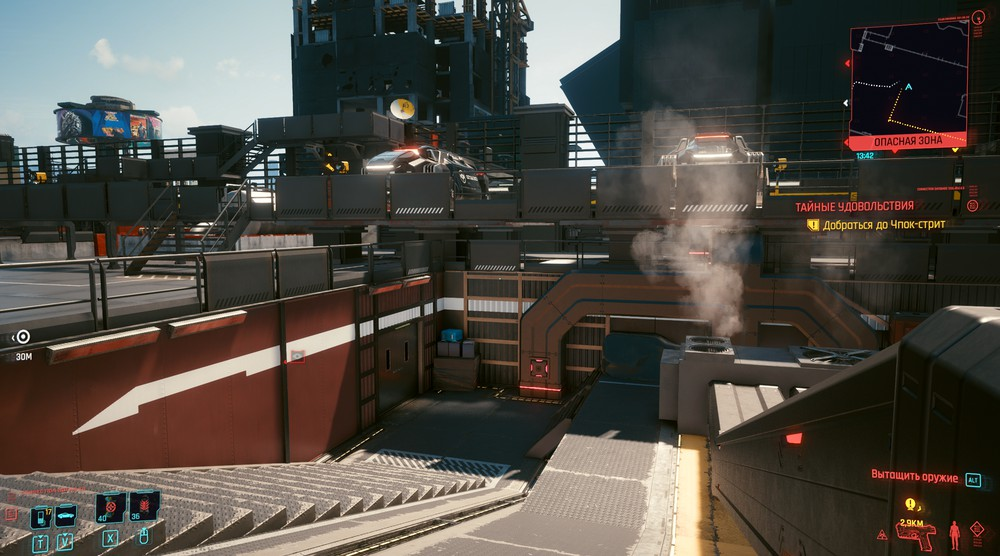Click the vehicle call icon
This screenshot has height=556, width=1000.
[65, 515]
